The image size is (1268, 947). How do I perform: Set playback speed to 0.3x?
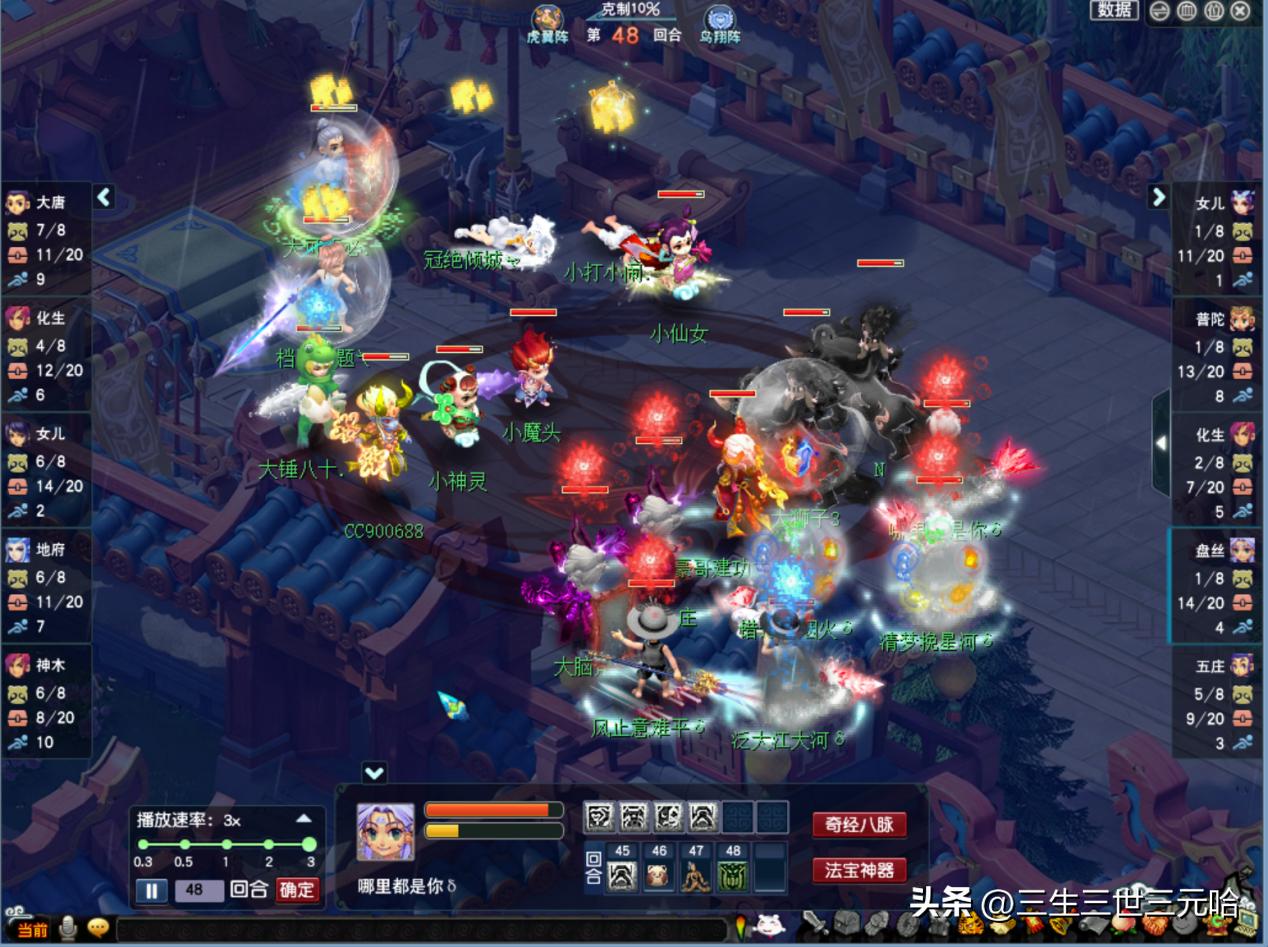[143, 845]
